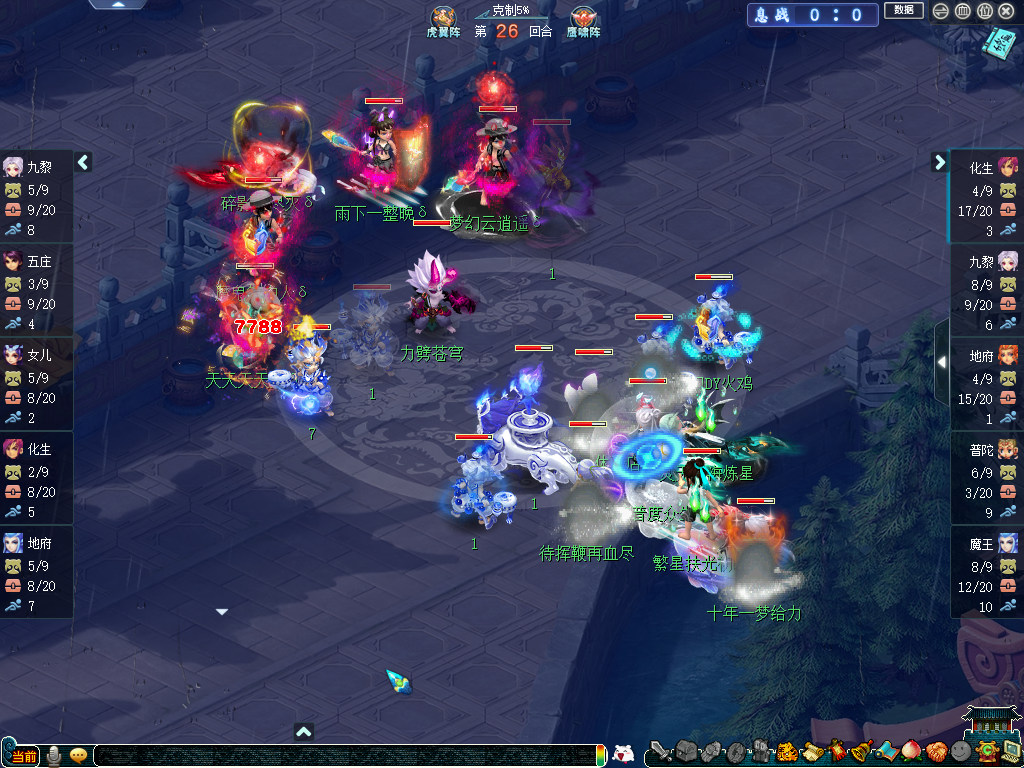Open the 数据 battle data panel
This screenshot has width=1024, height=768.
click(903, 10)
